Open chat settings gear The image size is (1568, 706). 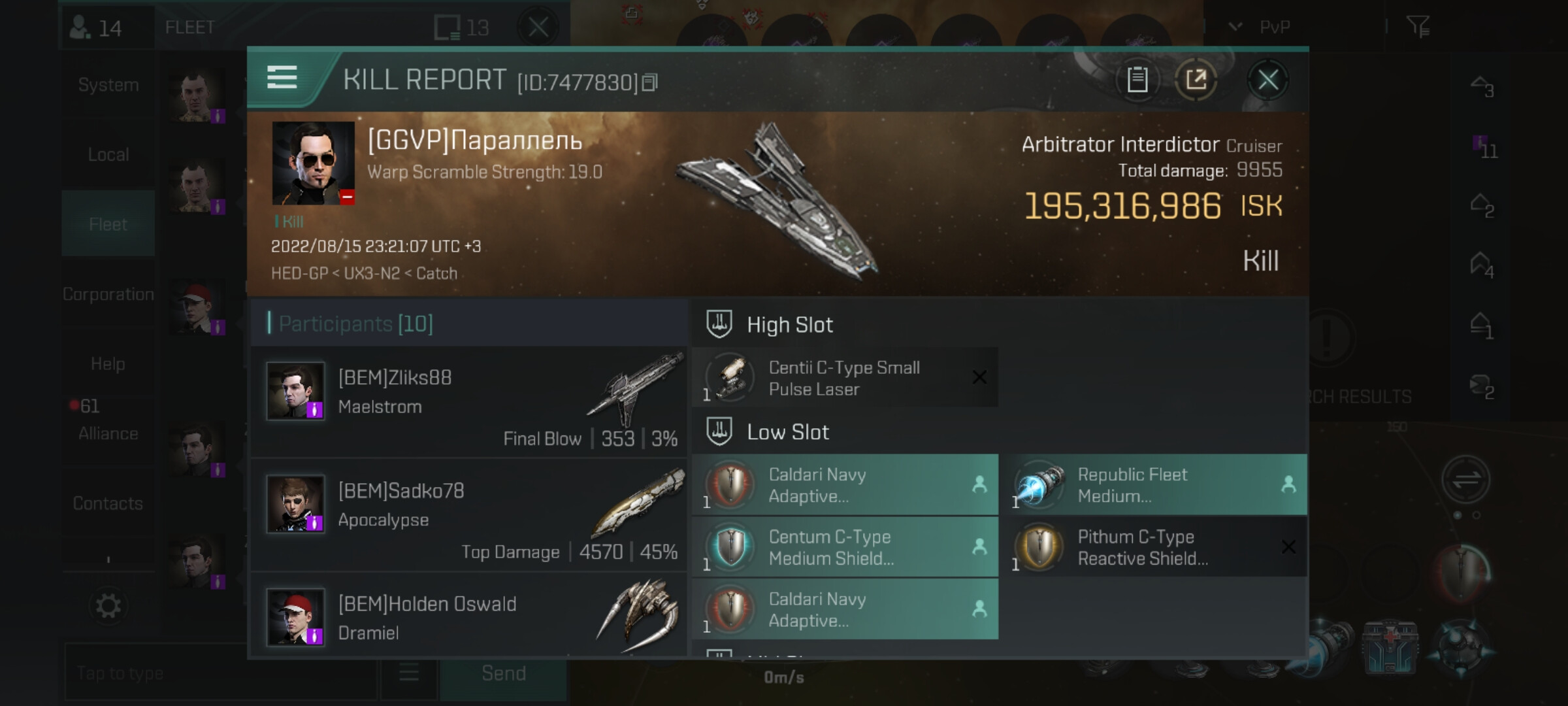click(108, 606)
